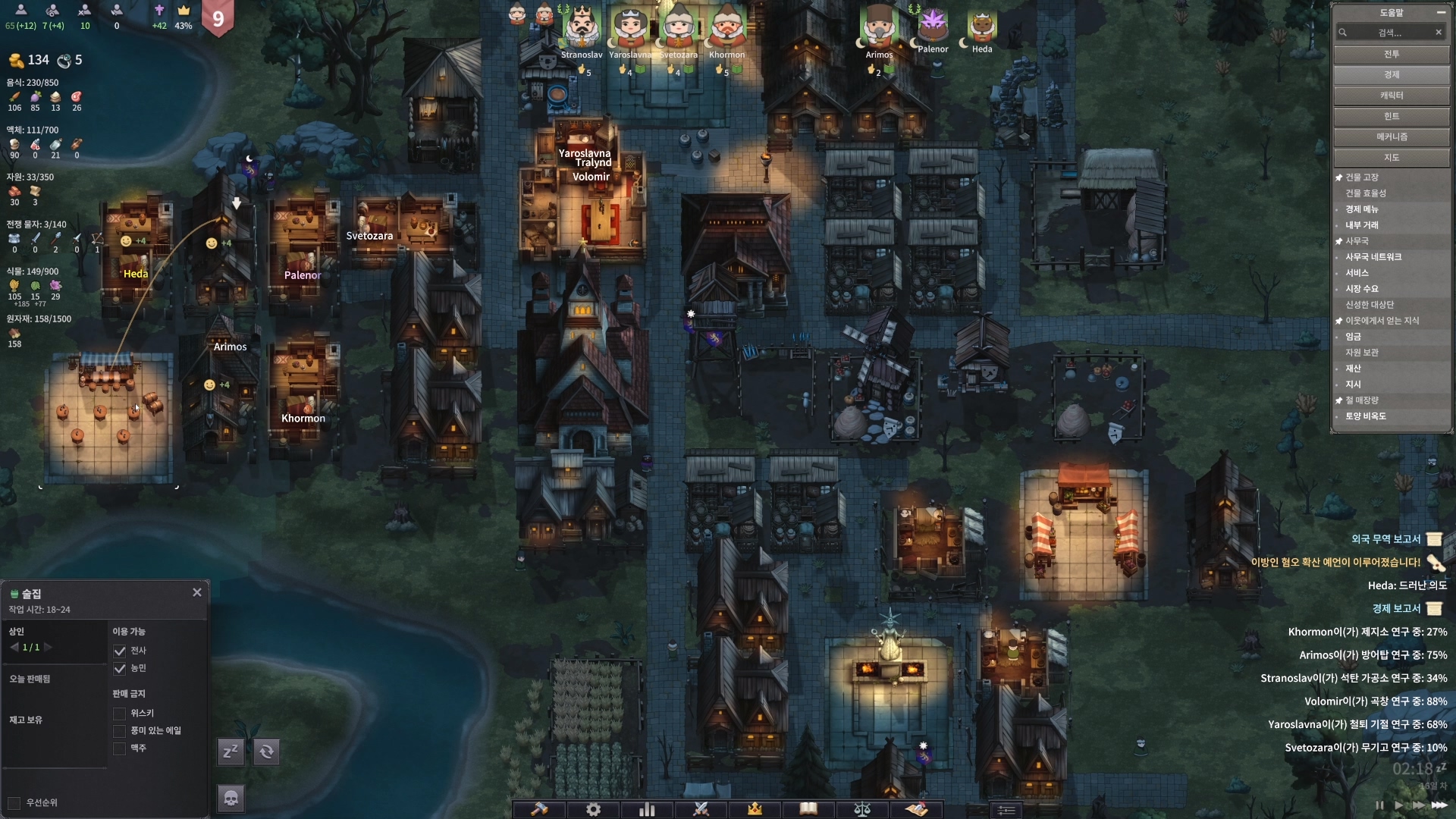Tick the 위스키 sale ban checkbox
Viewport: 1456px width, 819px height.
pyautogui.click(x=119, y=714)
